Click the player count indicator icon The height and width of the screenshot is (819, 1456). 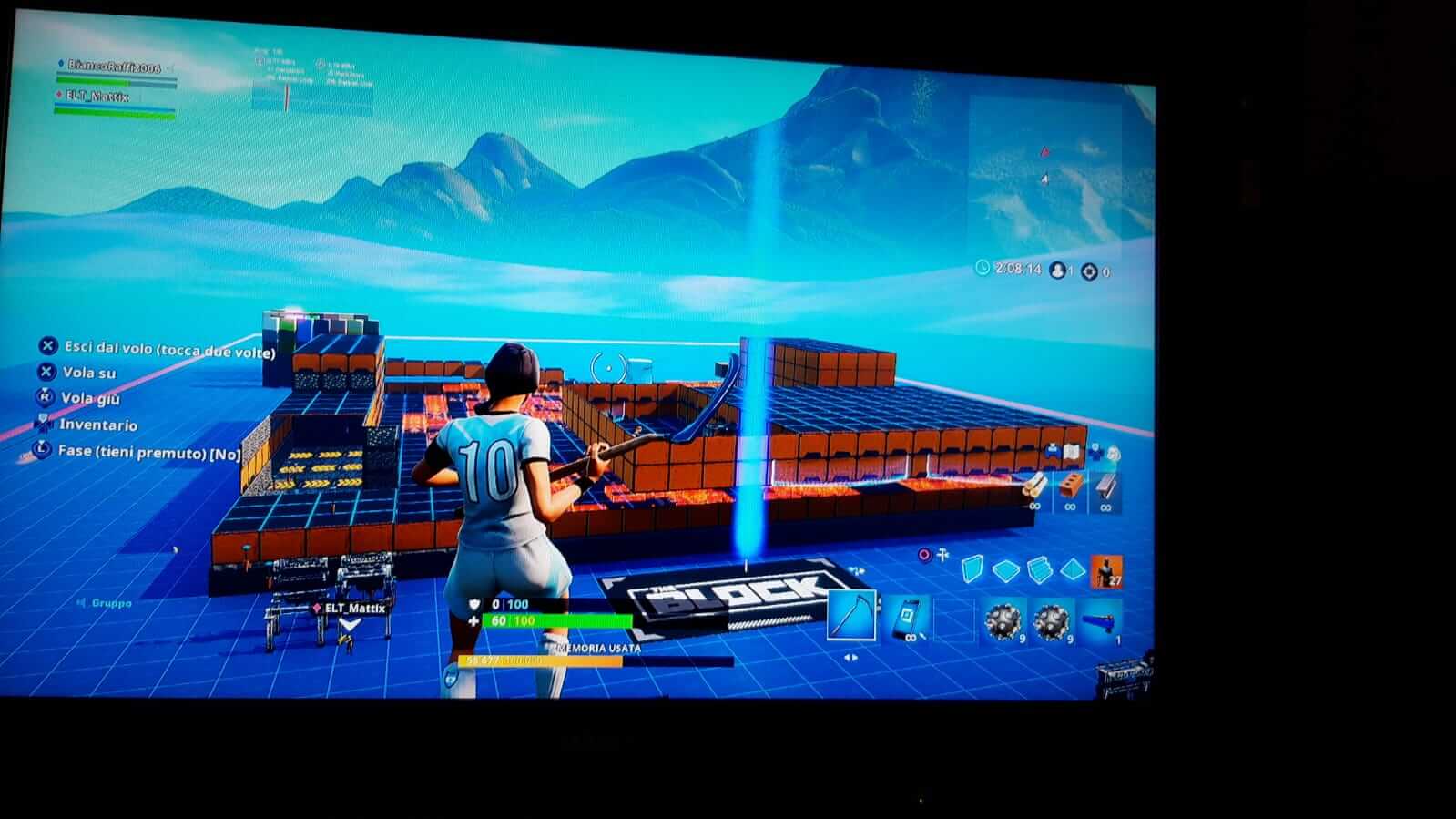[1056, 269]
